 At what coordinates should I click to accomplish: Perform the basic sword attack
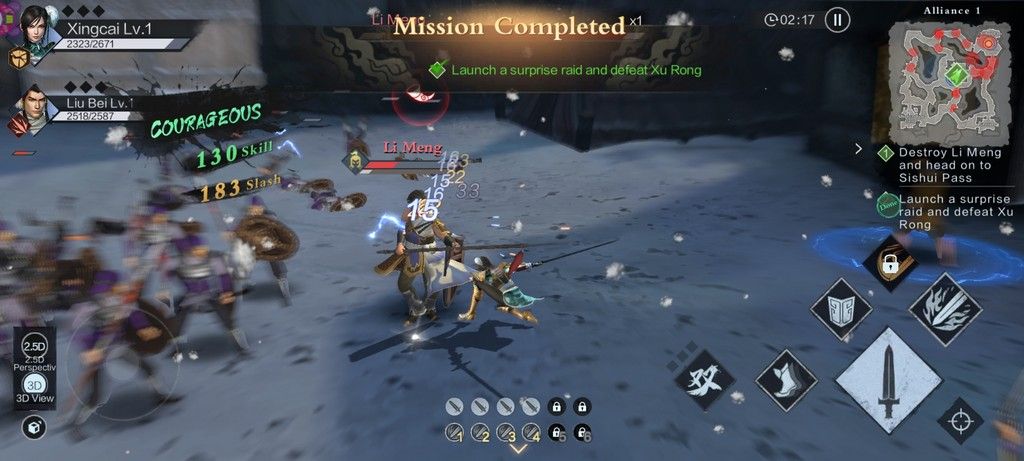point(887,379)
